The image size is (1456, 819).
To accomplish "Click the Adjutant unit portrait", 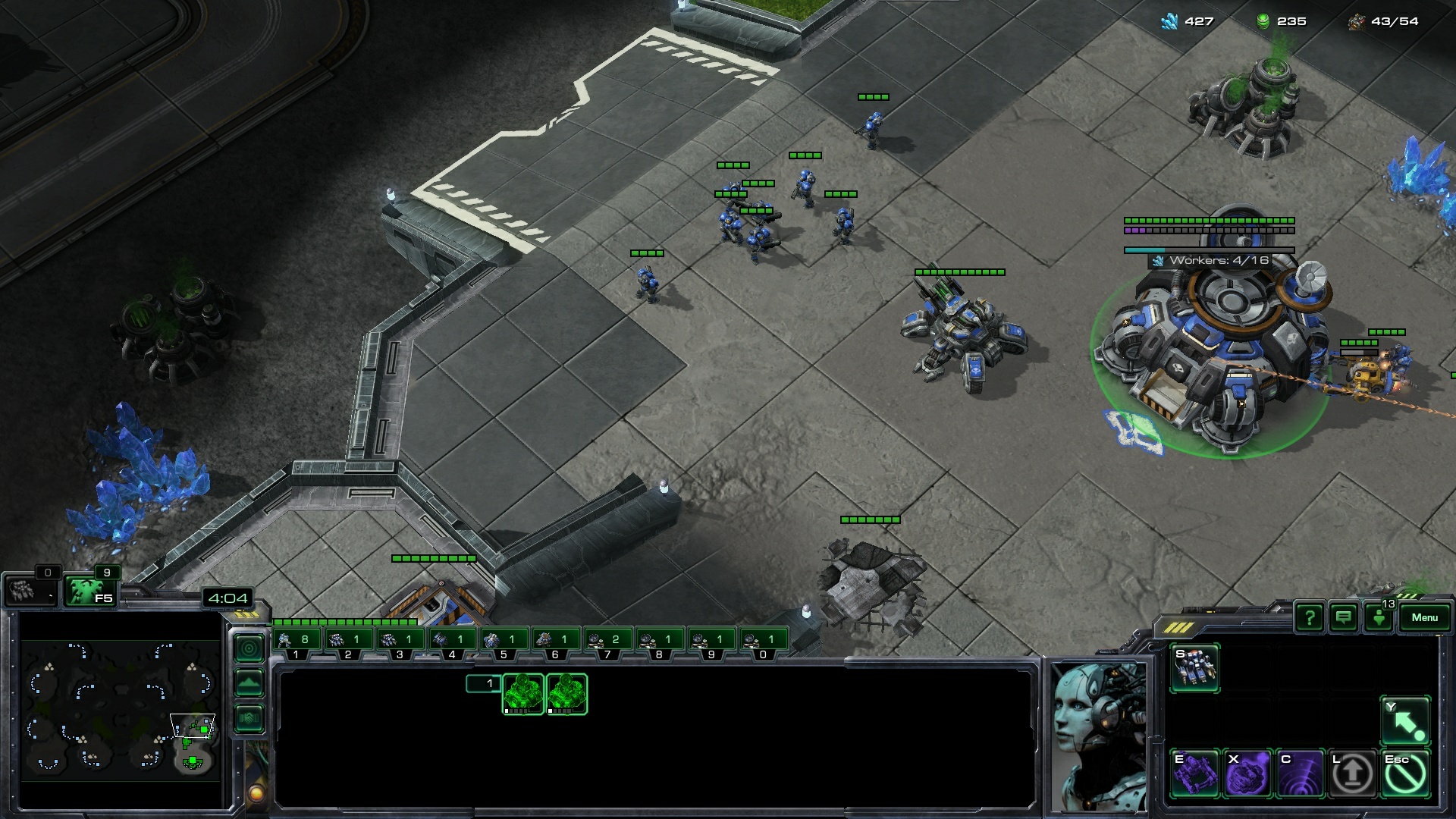I will coord(1097,736).
